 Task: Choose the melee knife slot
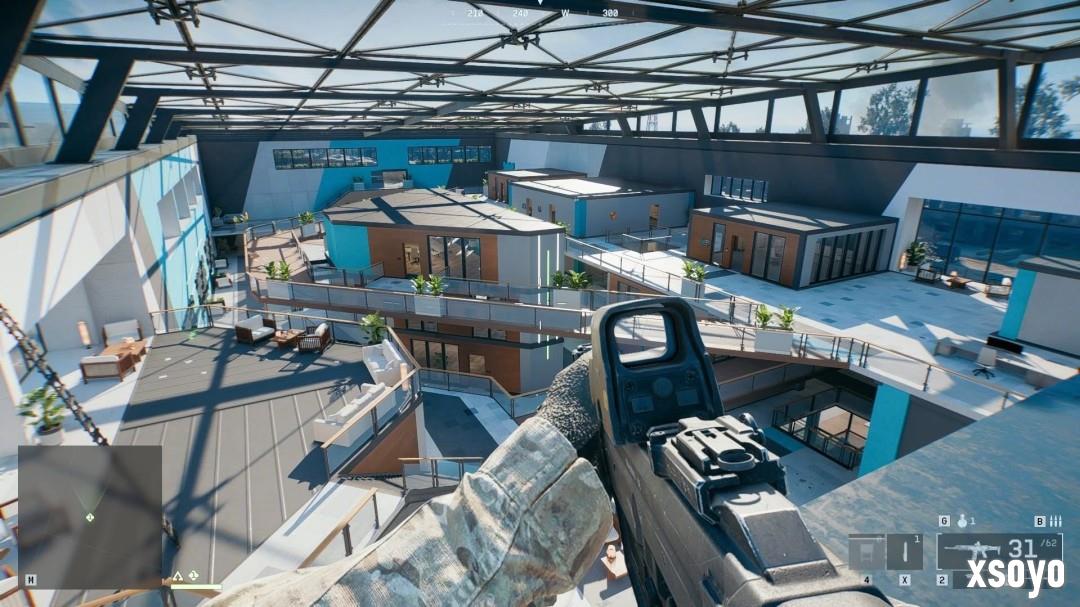click(x=905, y=551)
